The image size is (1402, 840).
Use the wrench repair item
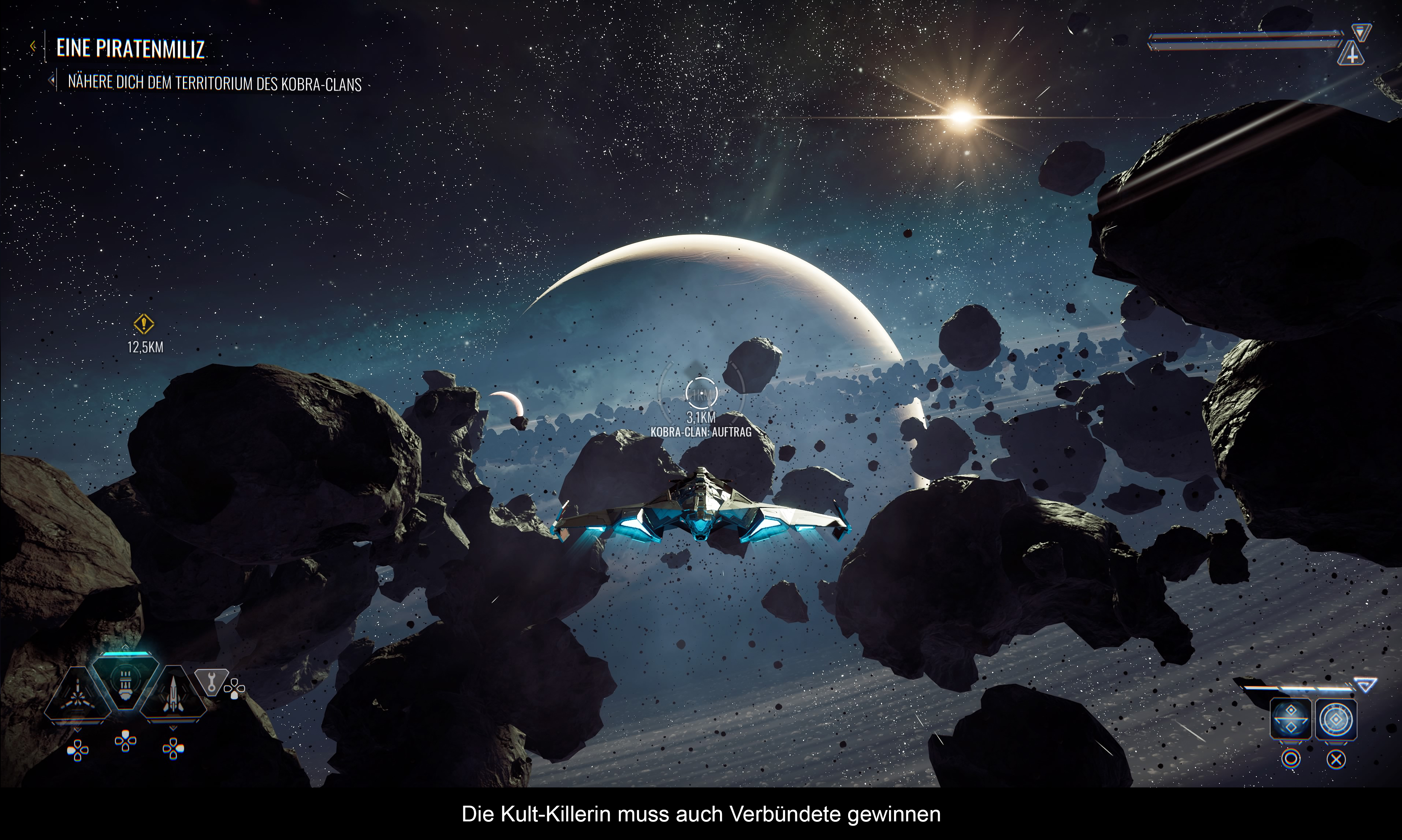coord(211,681)
